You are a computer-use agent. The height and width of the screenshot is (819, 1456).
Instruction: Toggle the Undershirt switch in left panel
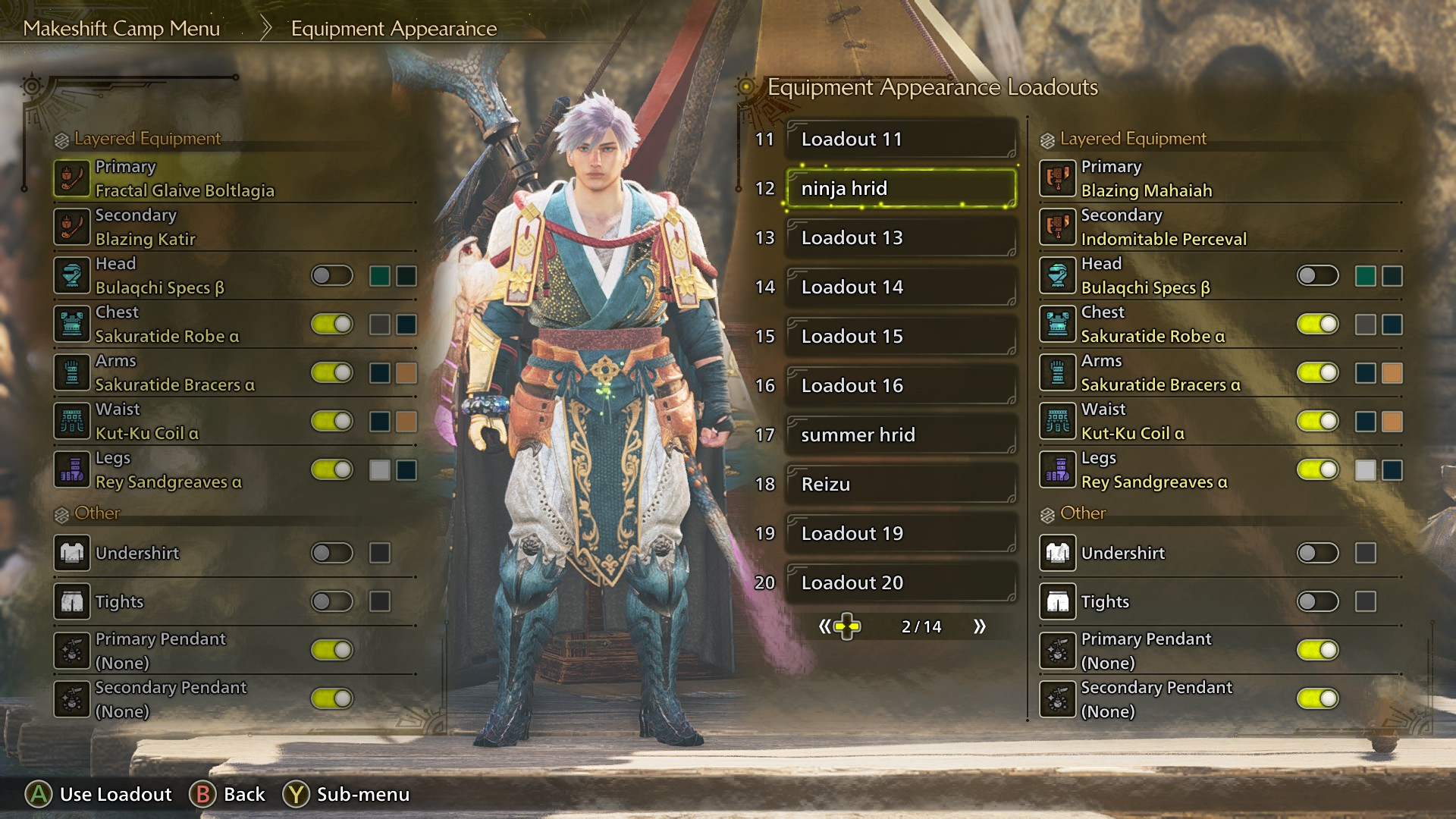point(332,553)
